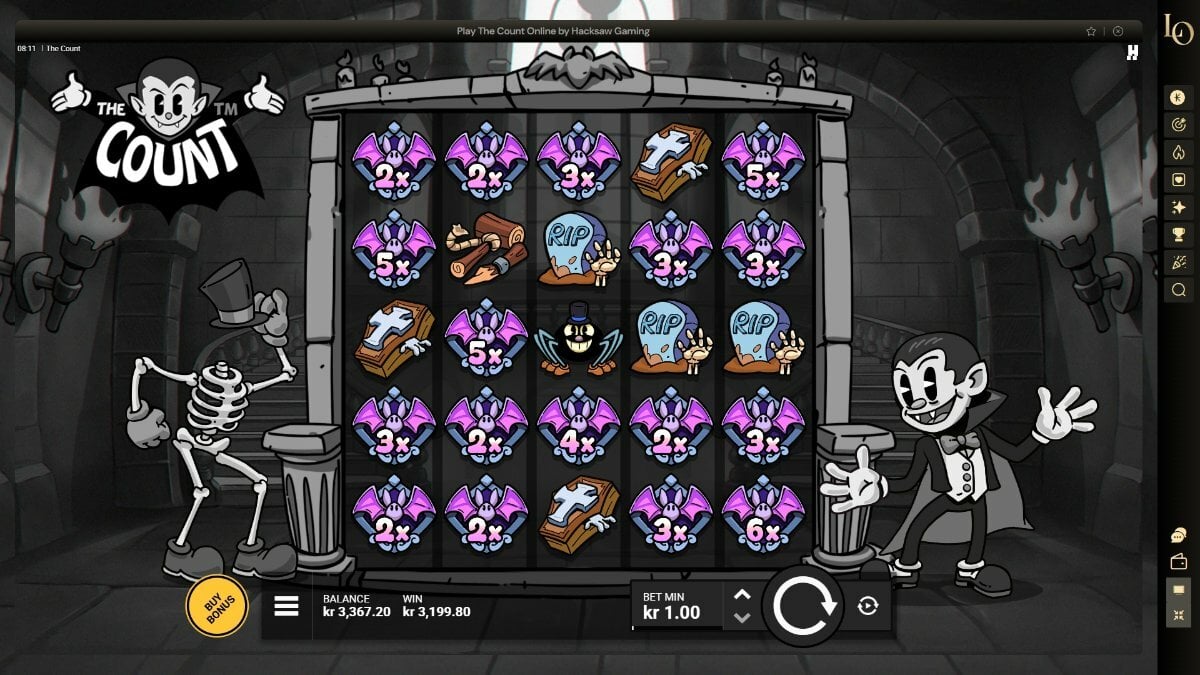The image size is (1200, 675).
Task: Click the LO casino logo
Action: [1178, 30]
